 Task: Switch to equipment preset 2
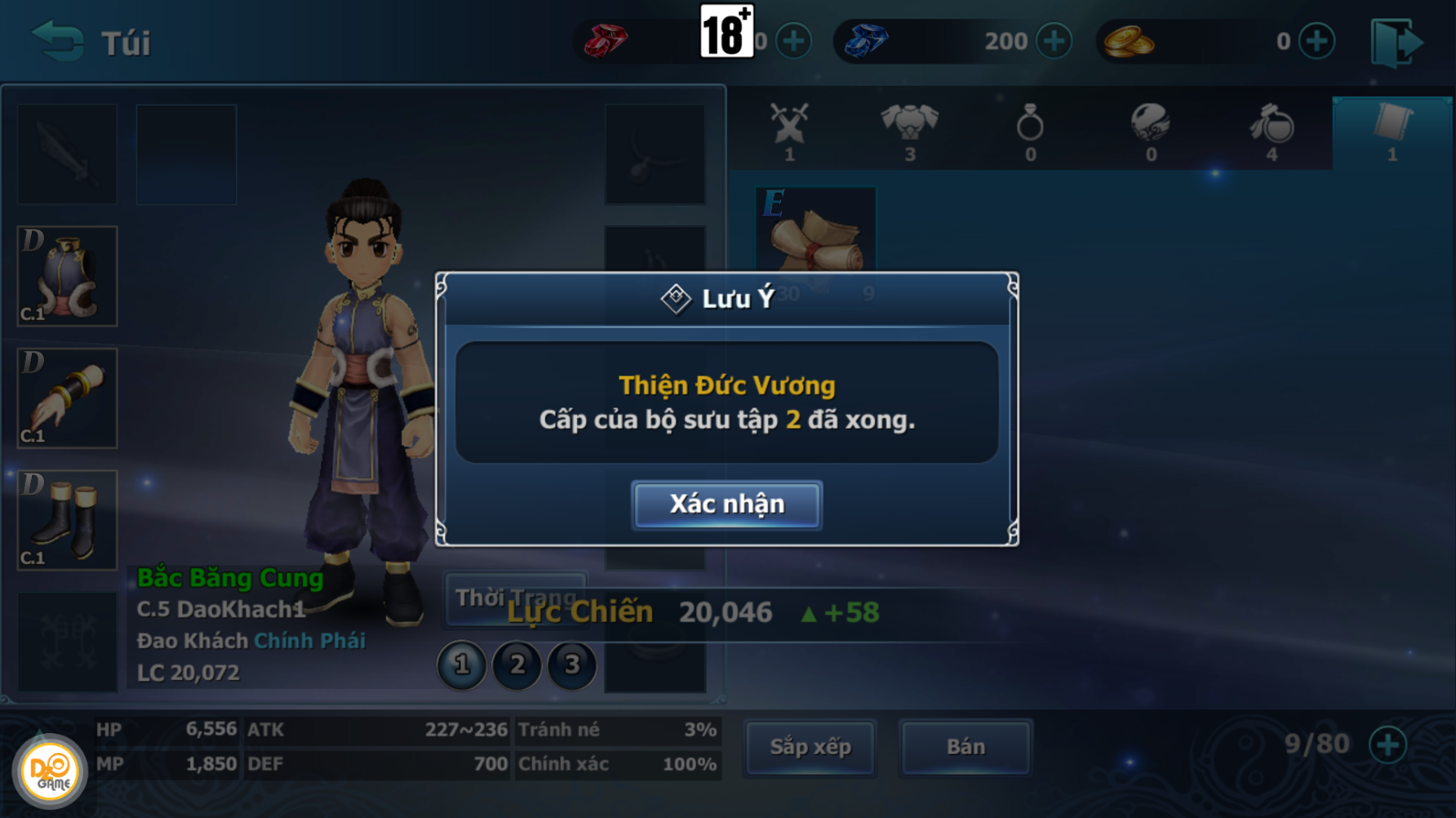[x=517, y=665]
